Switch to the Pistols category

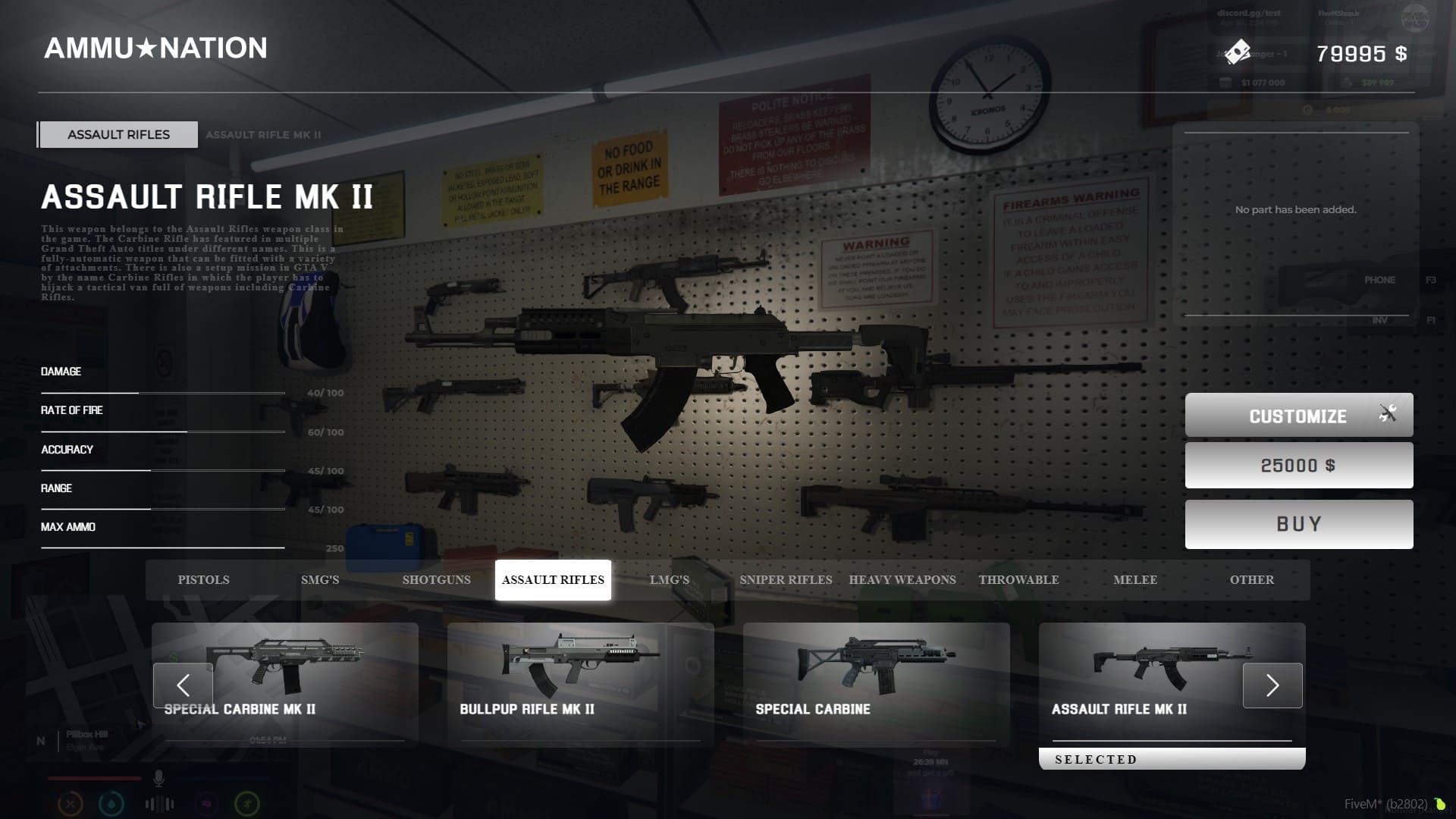click(203, 580)
